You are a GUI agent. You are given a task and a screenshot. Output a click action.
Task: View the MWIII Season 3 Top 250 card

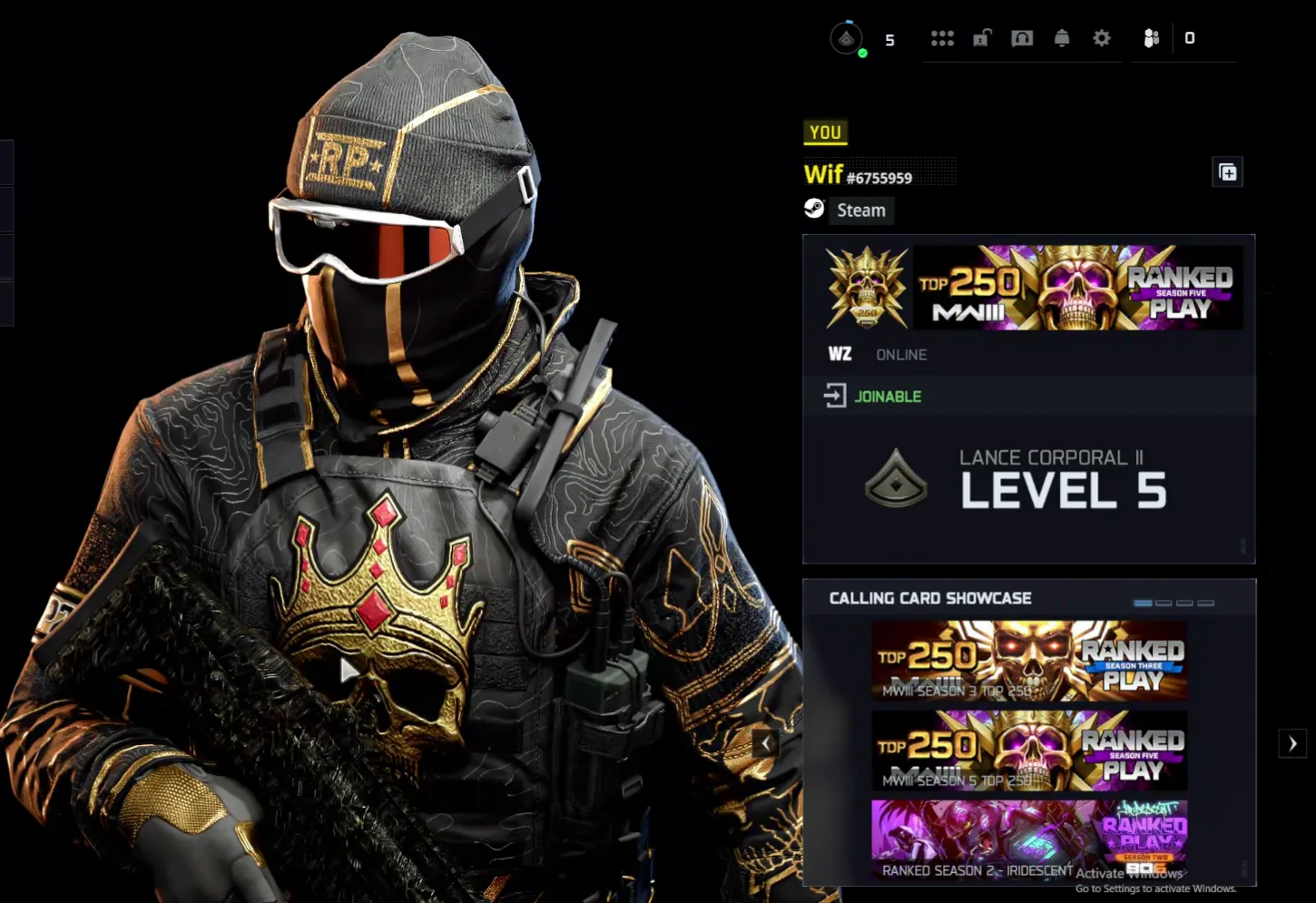(x=1029, y=661)
